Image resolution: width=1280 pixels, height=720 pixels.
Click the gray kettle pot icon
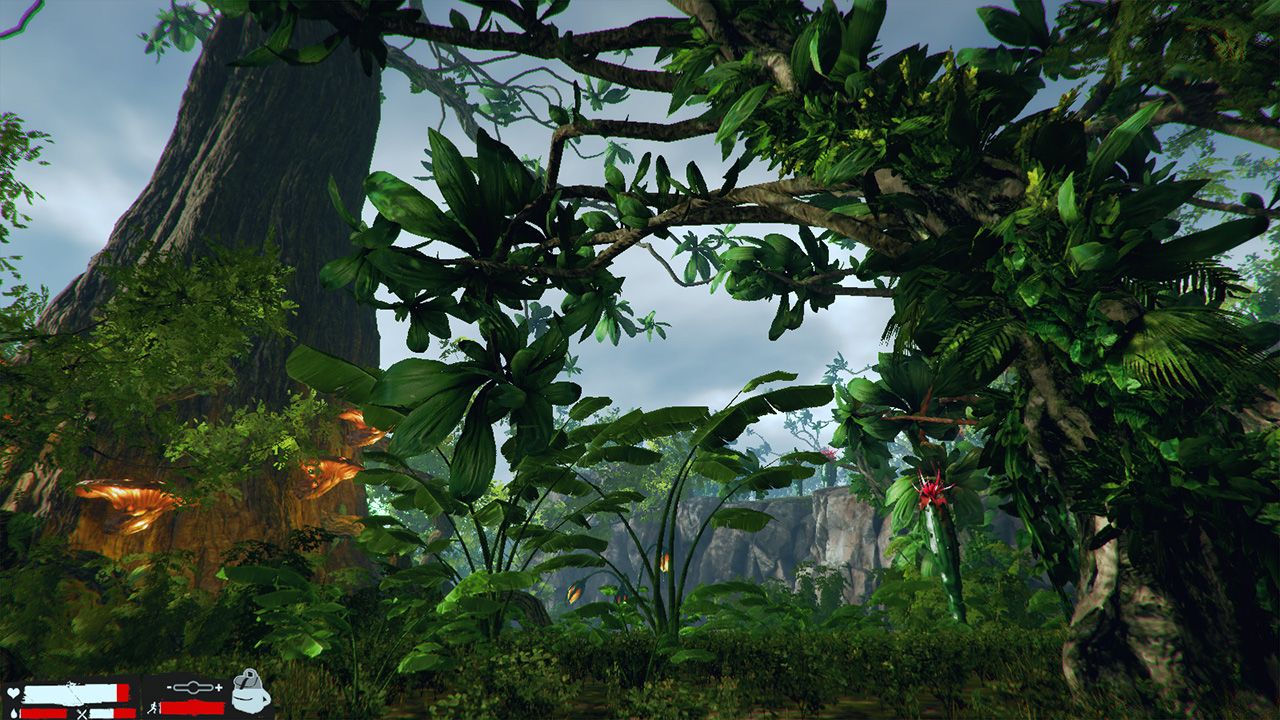click(x=251, y=692)
